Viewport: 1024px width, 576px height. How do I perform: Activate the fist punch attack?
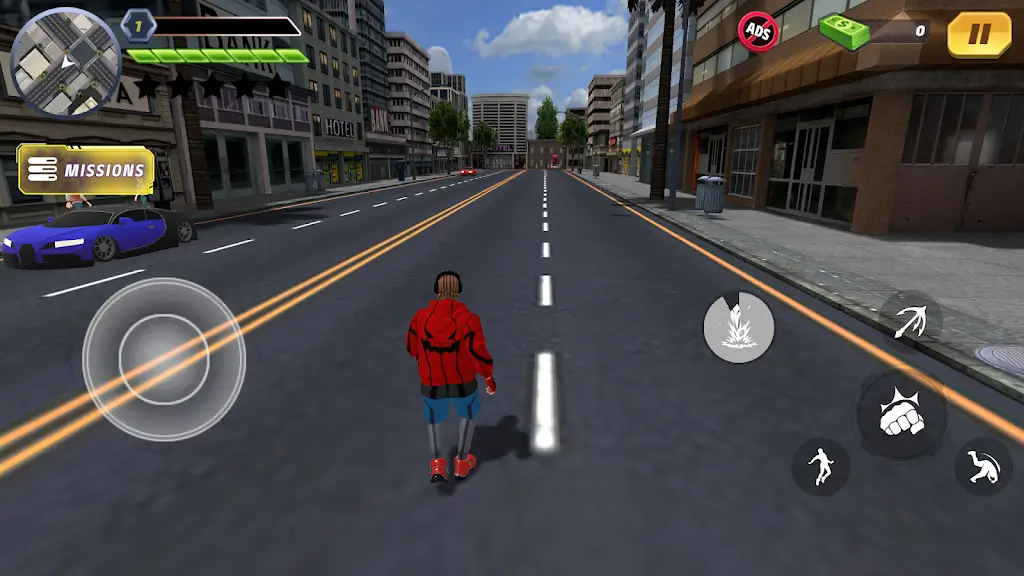(901, 416)
